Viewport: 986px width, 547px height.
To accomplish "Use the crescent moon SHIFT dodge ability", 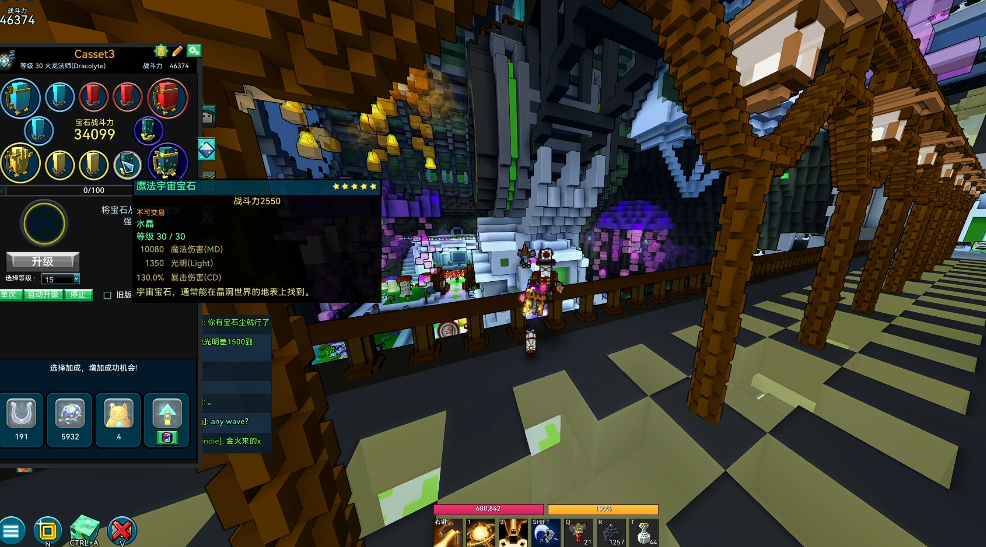I will (x=545, y=532).
